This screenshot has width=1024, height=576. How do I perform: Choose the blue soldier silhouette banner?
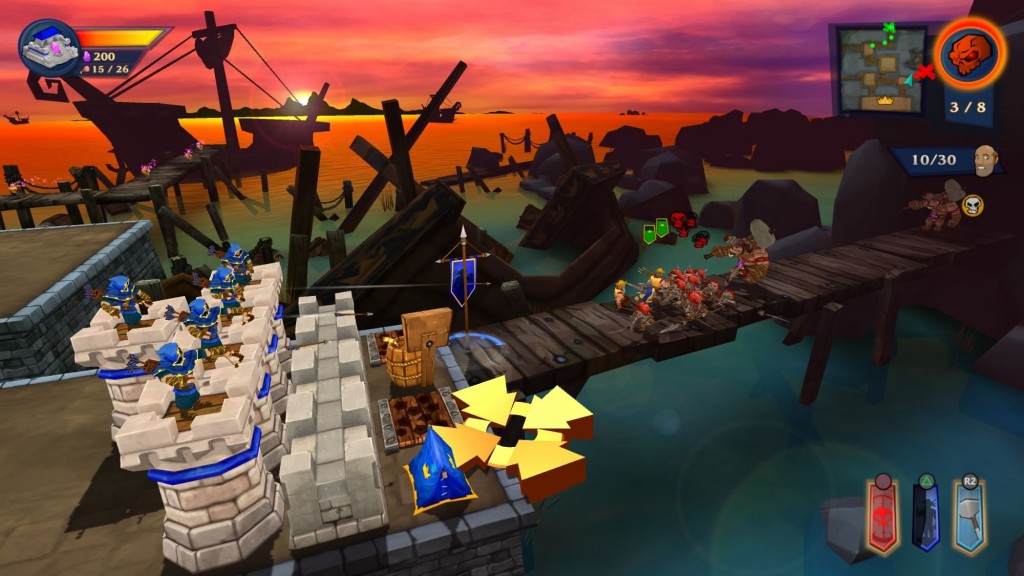[x=926, y=517]
